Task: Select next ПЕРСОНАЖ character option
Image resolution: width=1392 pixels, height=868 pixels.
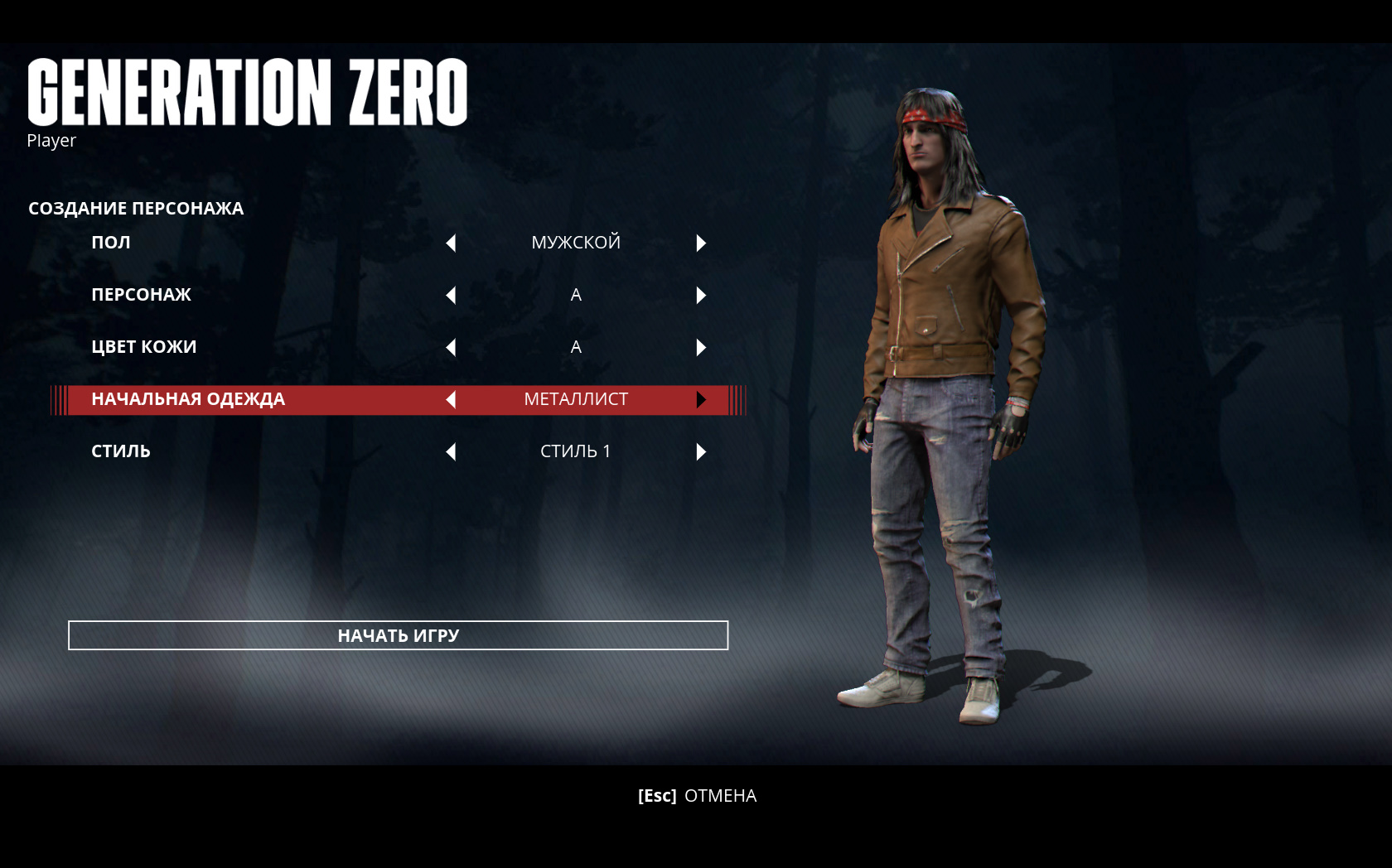Action: 701,295
